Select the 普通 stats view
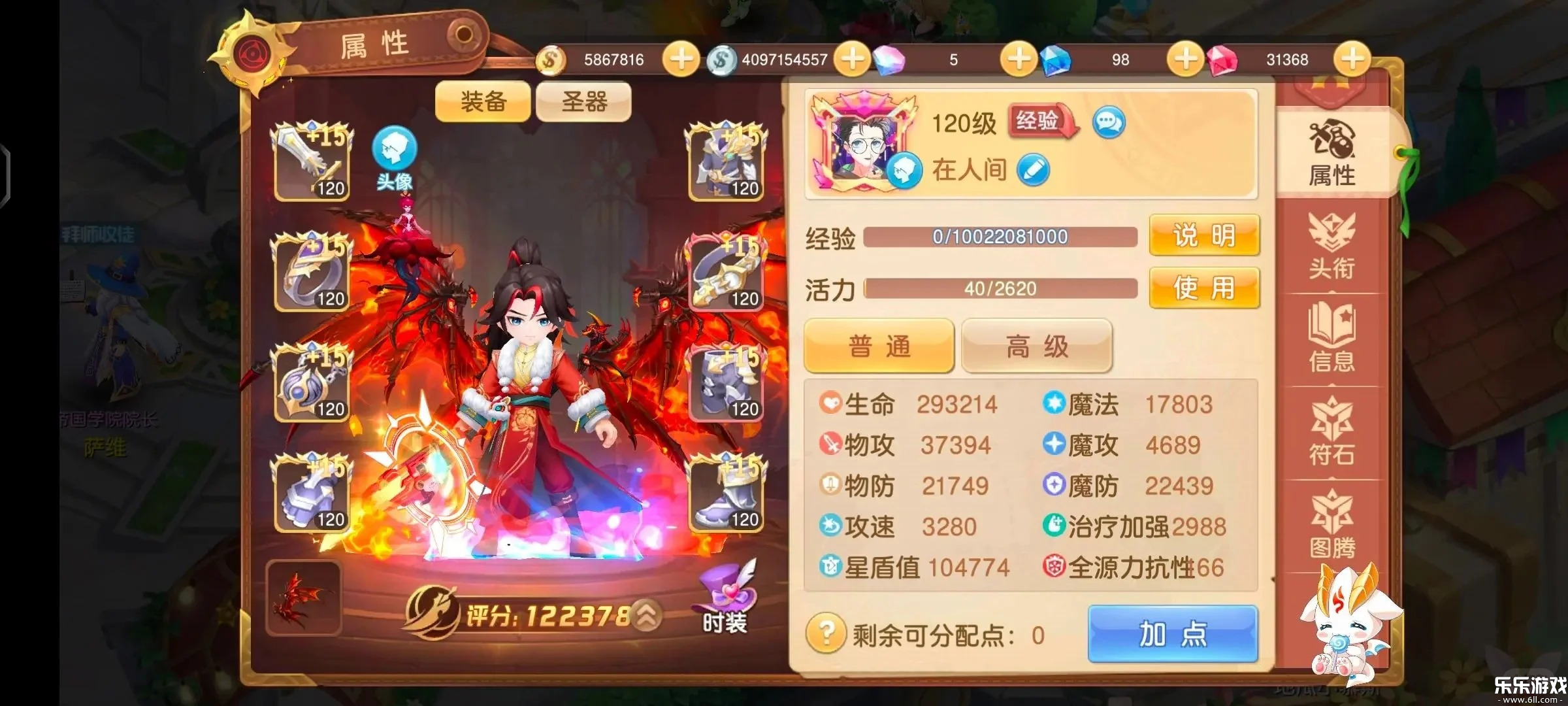 click(x=879, y=346)
